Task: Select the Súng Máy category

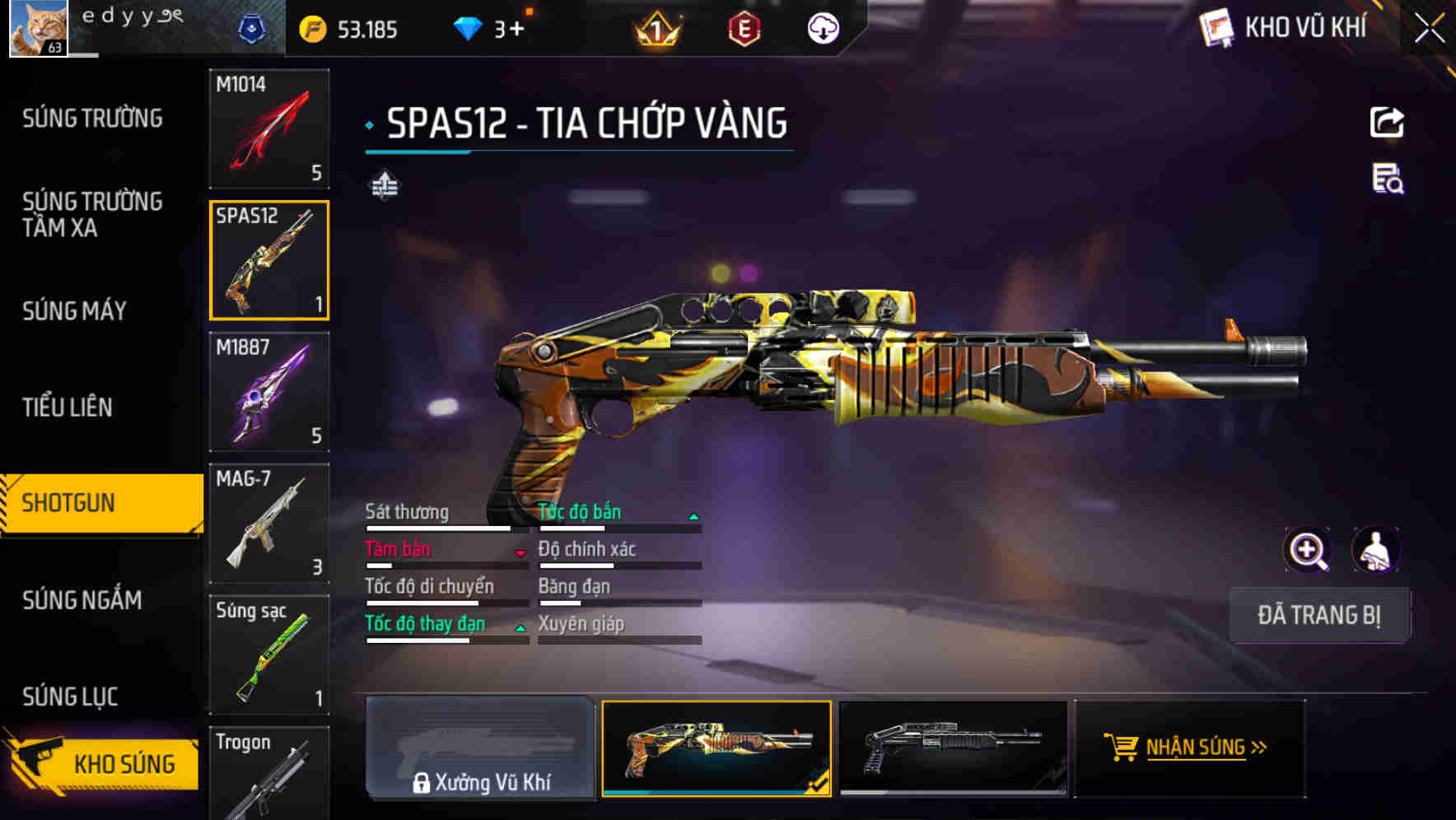Action: 74,310
